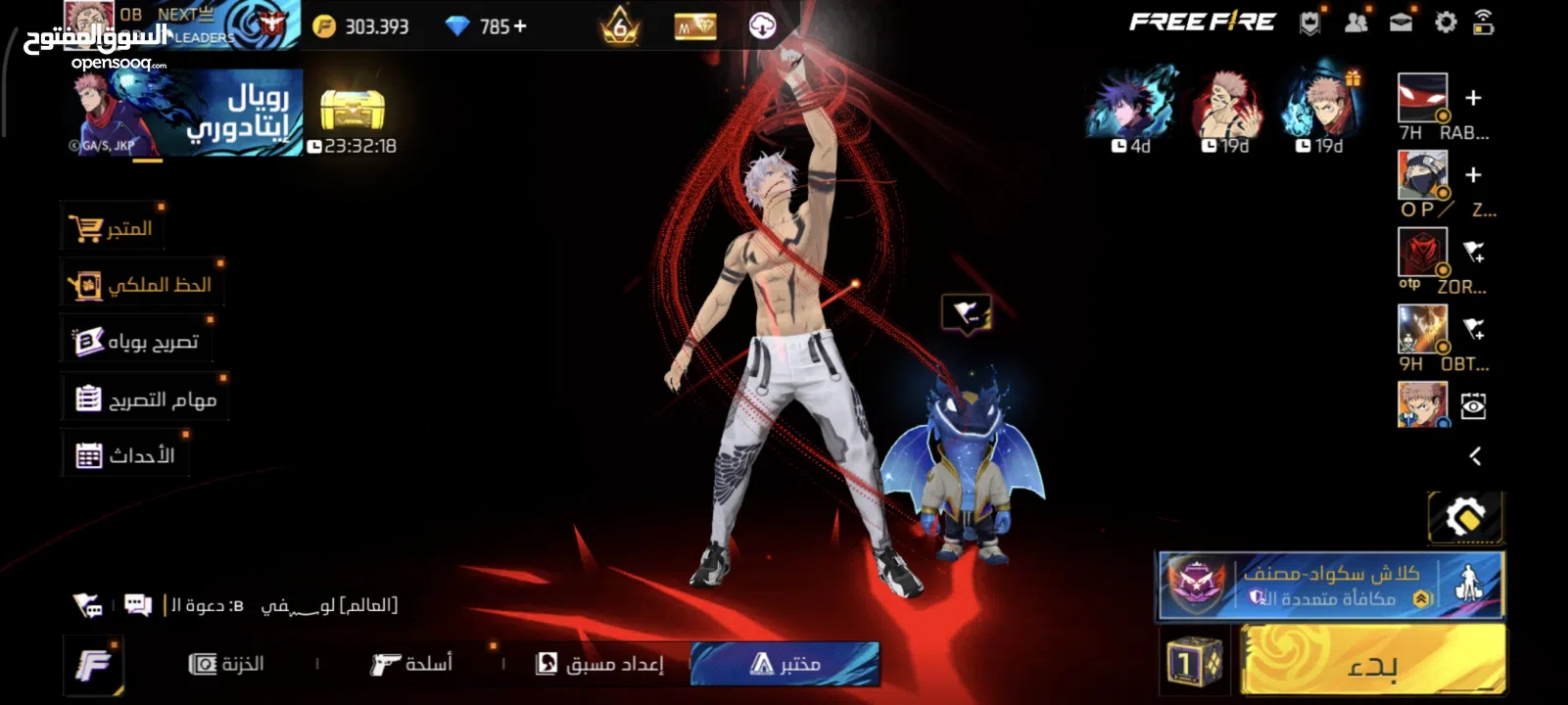Switch to the الخزنة vault tab

226,664
